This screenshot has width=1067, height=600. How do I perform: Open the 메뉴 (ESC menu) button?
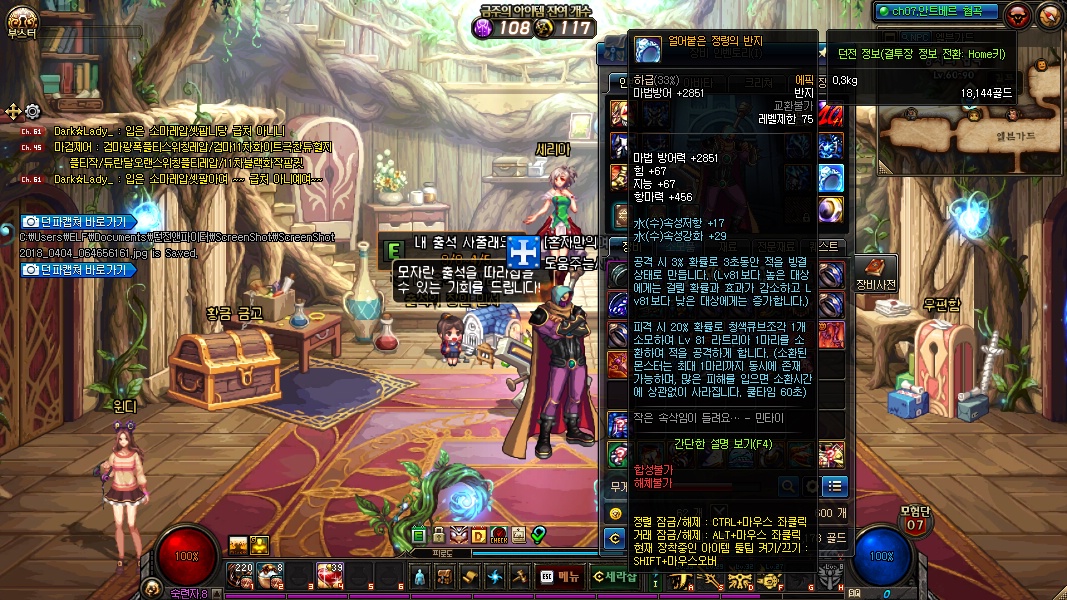[560, 576]
